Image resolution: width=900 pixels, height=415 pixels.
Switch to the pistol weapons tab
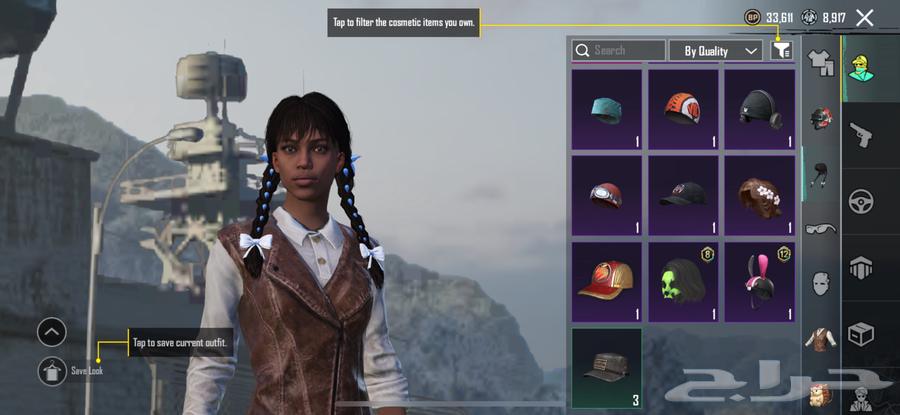[x=860, y=134]
